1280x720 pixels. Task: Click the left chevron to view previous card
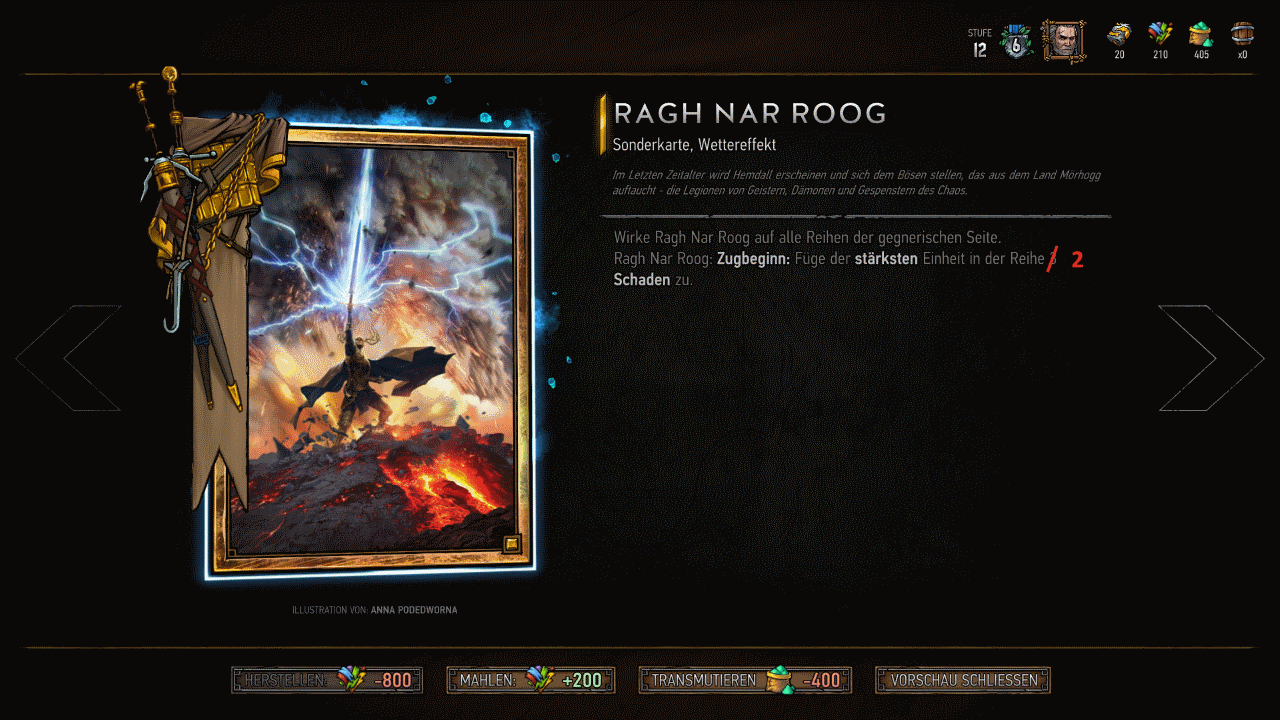(x=67, y=357)
